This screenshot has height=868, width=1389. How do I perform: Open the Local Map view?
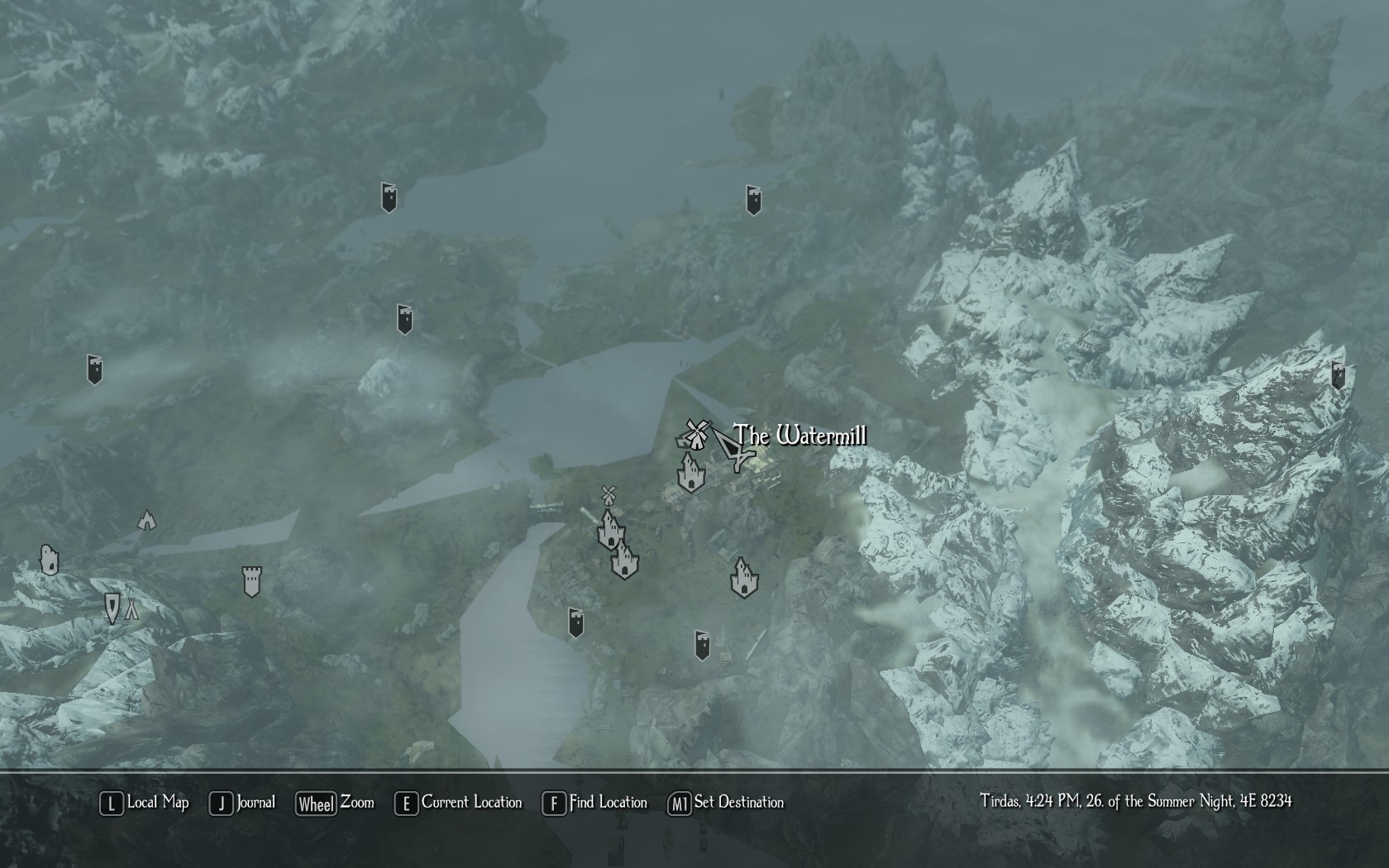pyautogui.click(x=145, y=803)
